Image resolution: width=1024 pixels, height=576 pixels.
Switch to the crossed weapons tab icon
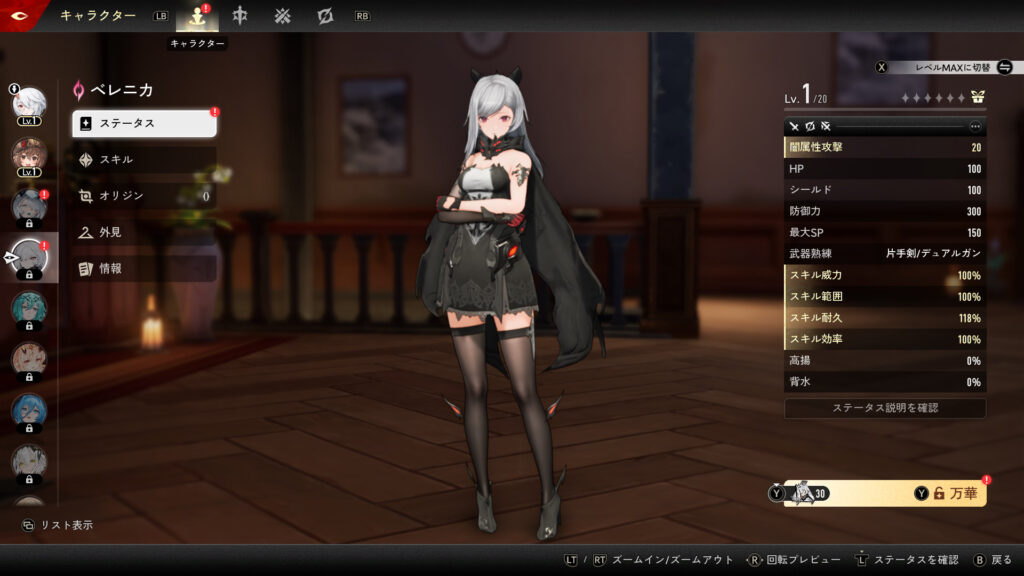coord(283,17)
